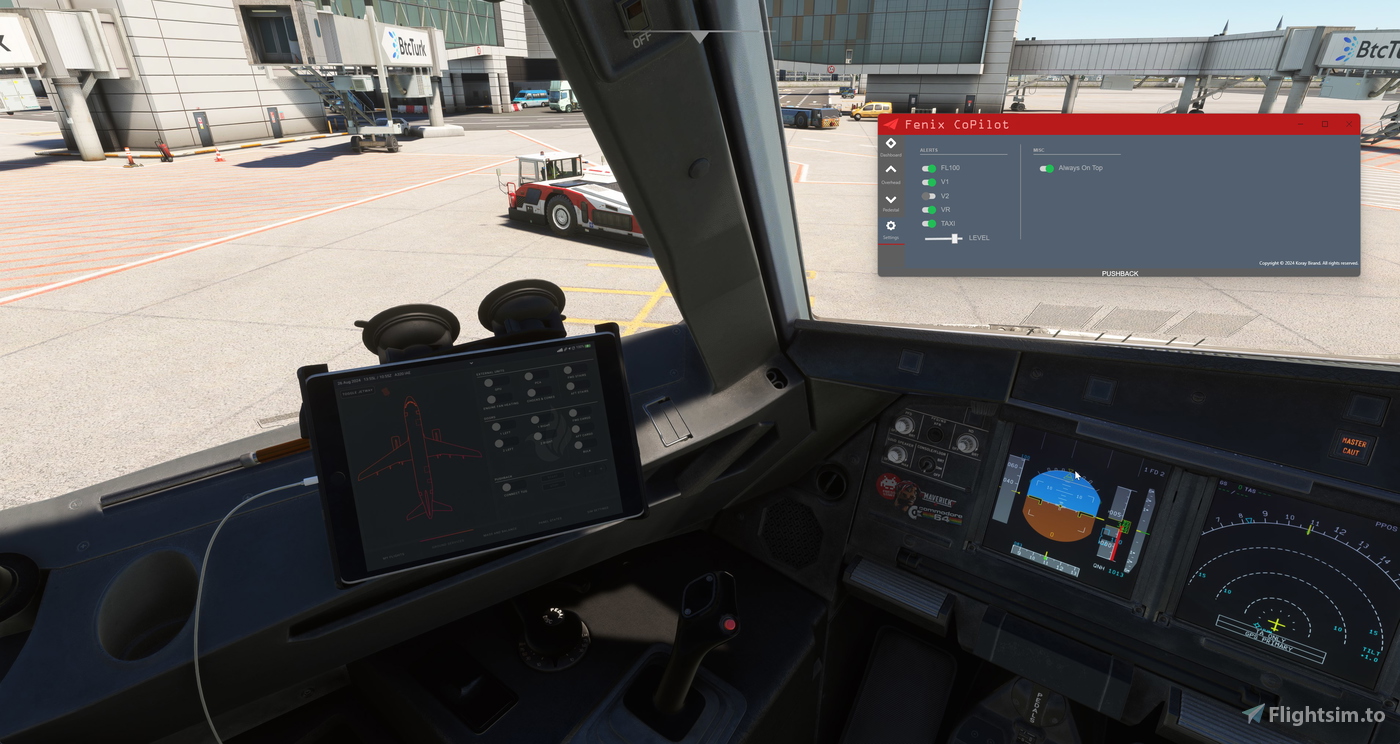This screenshot has width=1400, height=744.
Task: Turn off the TAXI alert toggle
Action: [929, 223]
